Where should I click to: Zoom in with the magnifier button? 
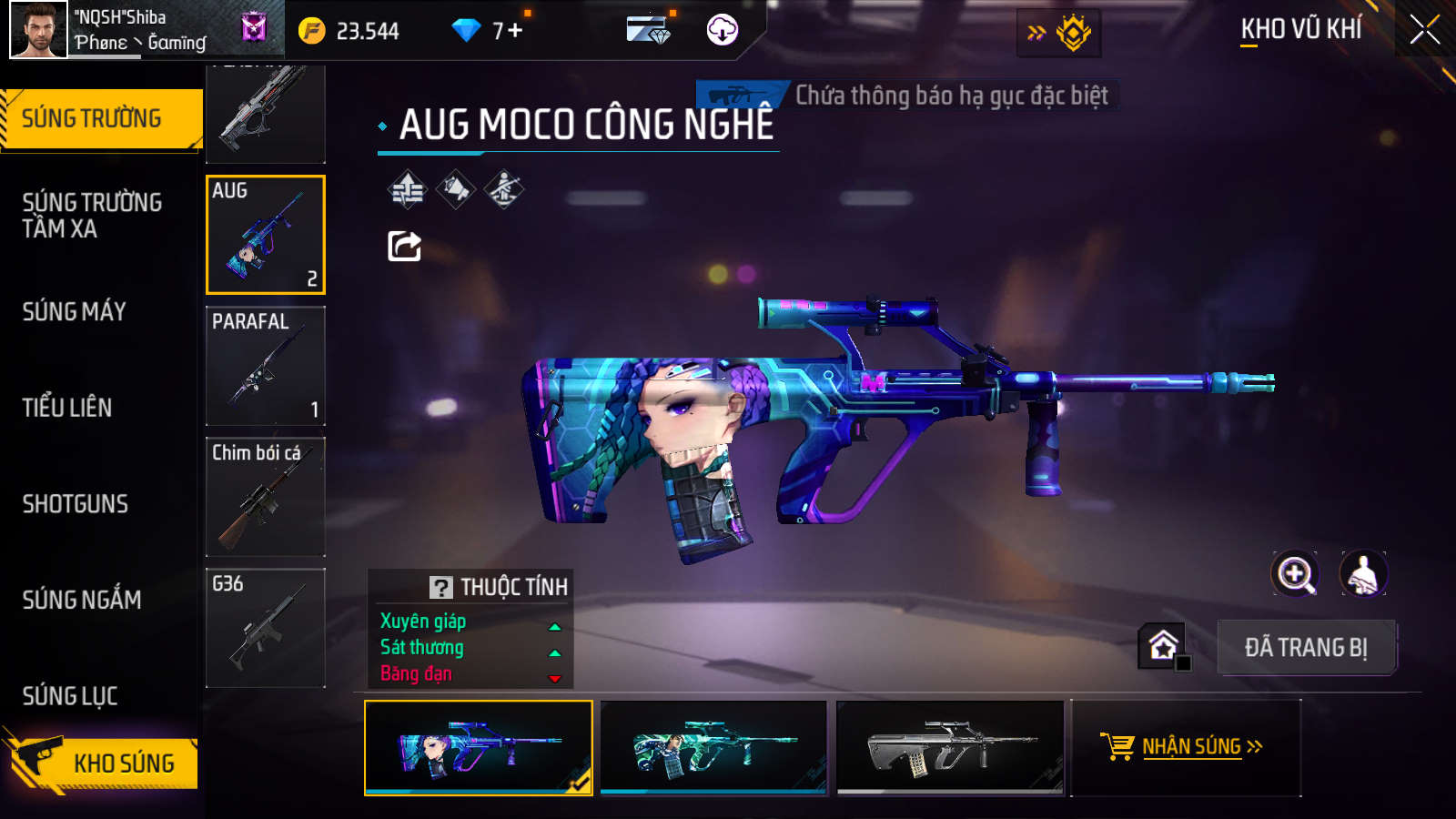1295,574
